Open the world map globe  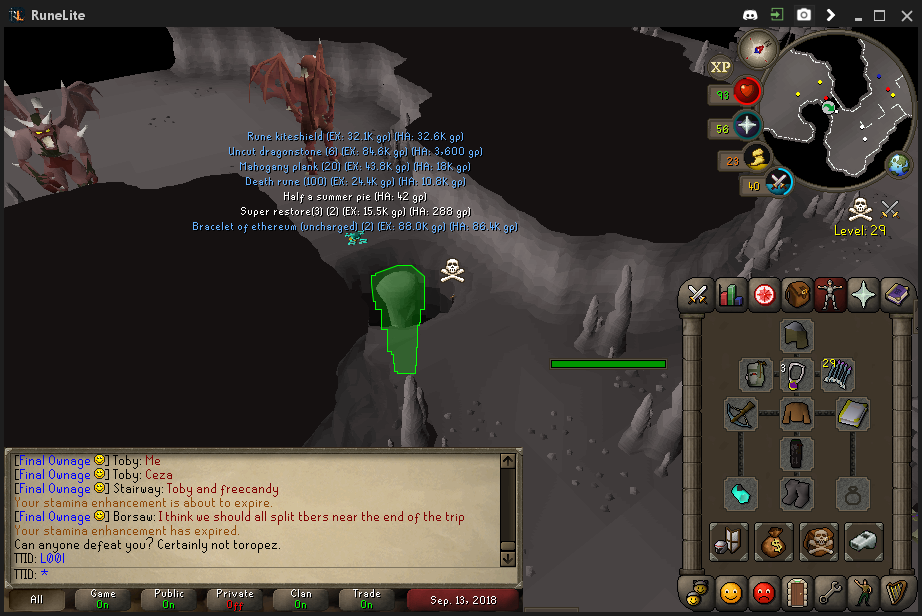point(898,163)
